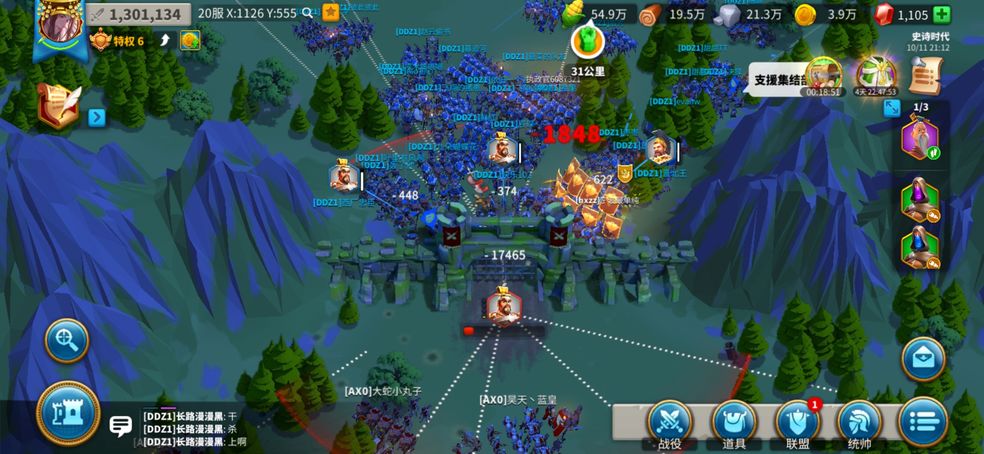
Task: Open the 战役 campaign menu
Action: pyautogui.click(x=670, y=424)
